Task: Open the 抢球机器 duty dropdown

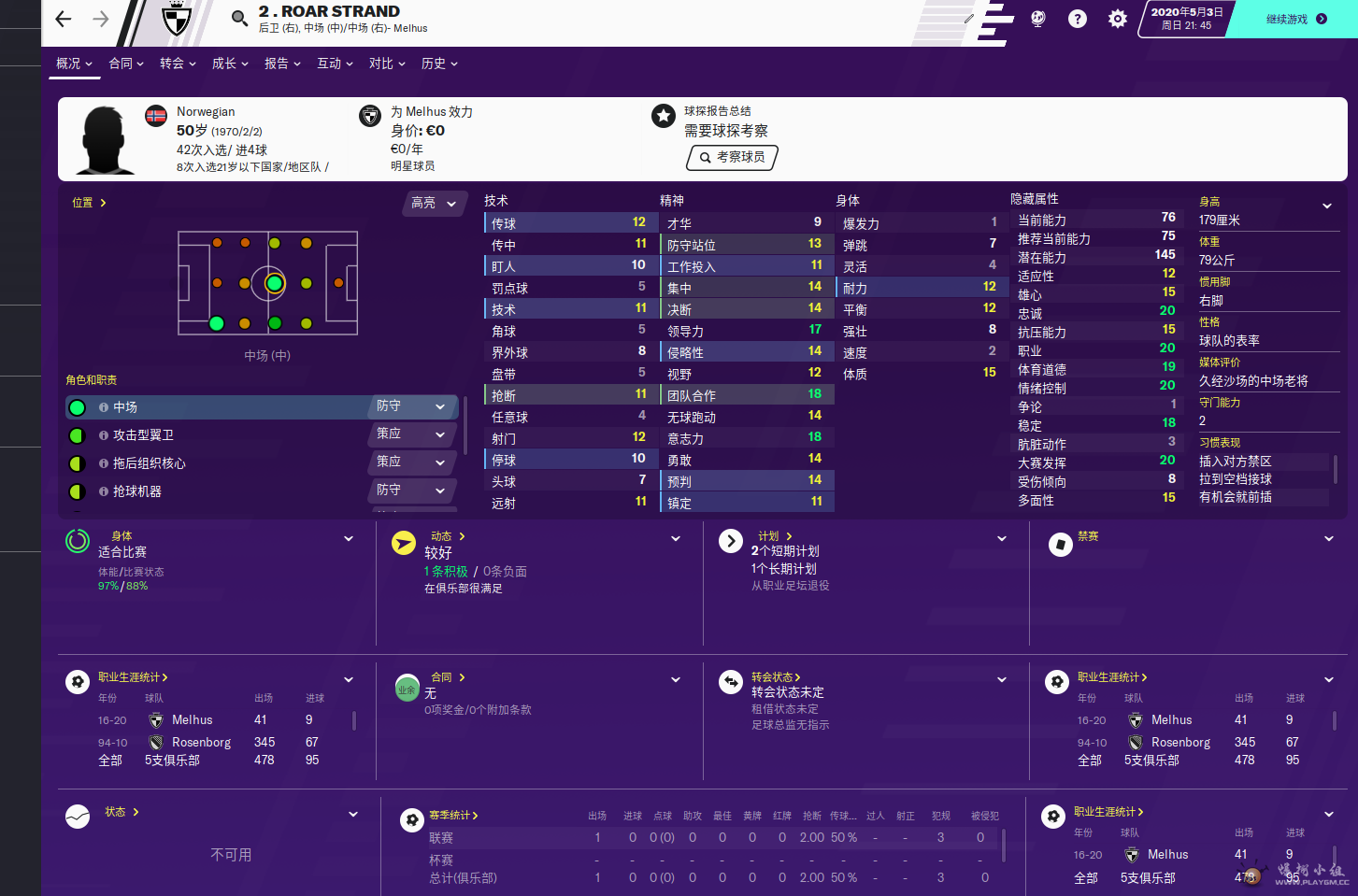Action: pyautogui.click(x=414, y=491)
